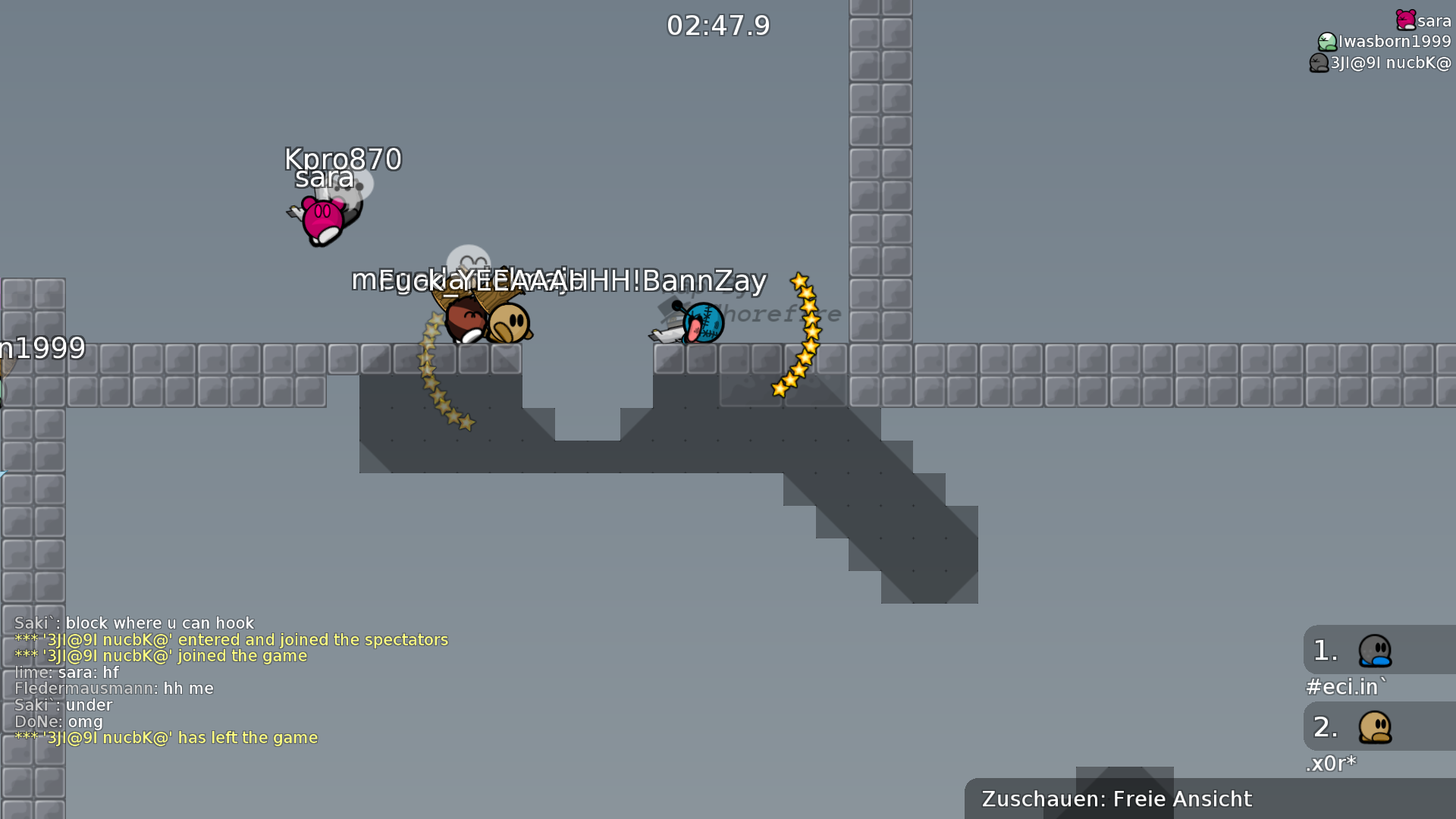The width and height of the screenshot is (1456, 819).
Task: Click the second-place brown tee avatar
Action: pyautogui.click(x=1375, y=726)
